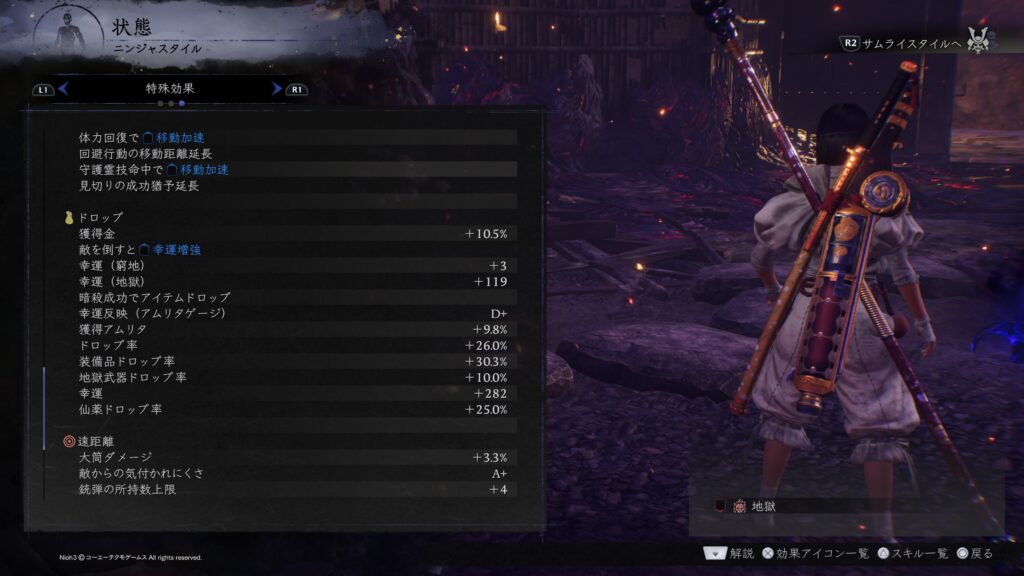Screen dimensions: 1024x576
Task: Select the 獲得アムリタ stat row
Action: click(x=290, y=329)
